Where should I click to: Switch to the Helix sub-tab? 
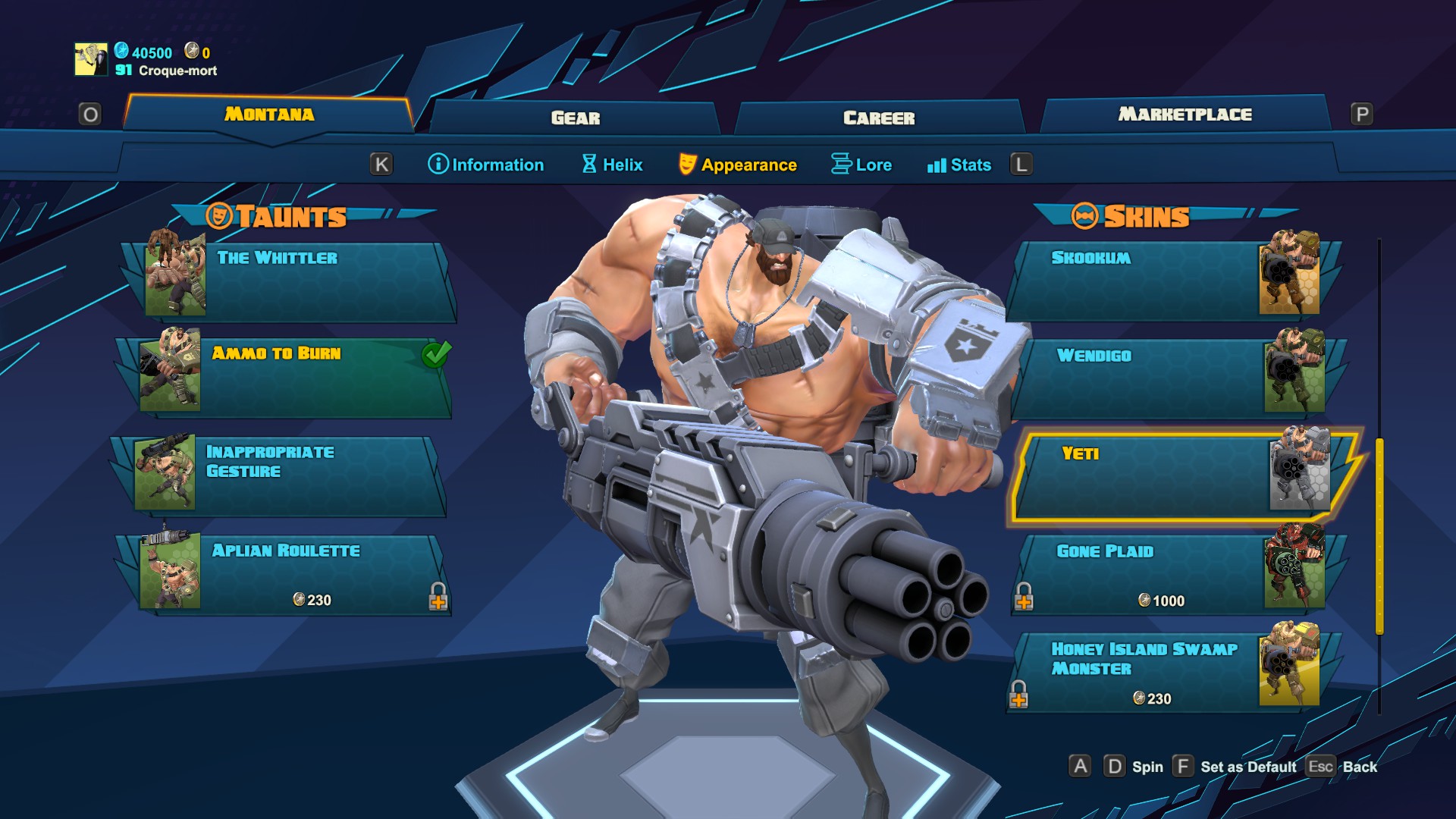[612, 165]
